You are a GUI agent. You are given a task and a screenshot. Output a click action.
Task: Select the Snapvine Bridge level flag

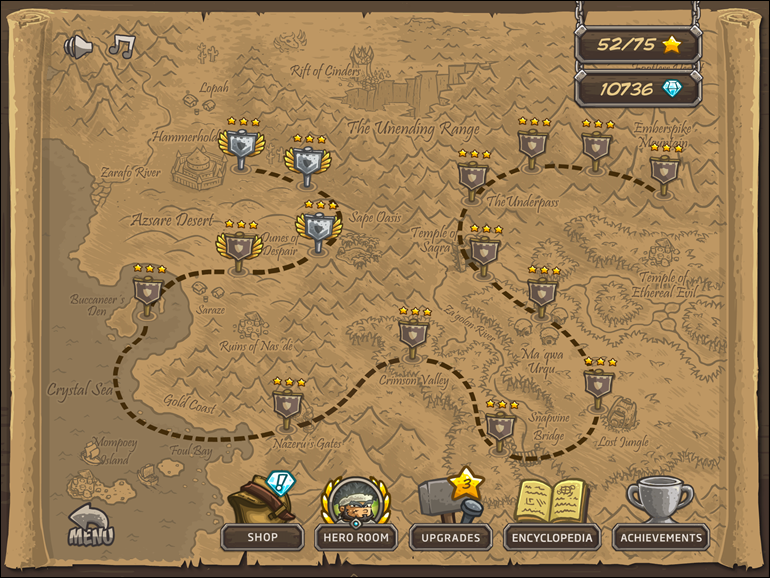[501, 427]
